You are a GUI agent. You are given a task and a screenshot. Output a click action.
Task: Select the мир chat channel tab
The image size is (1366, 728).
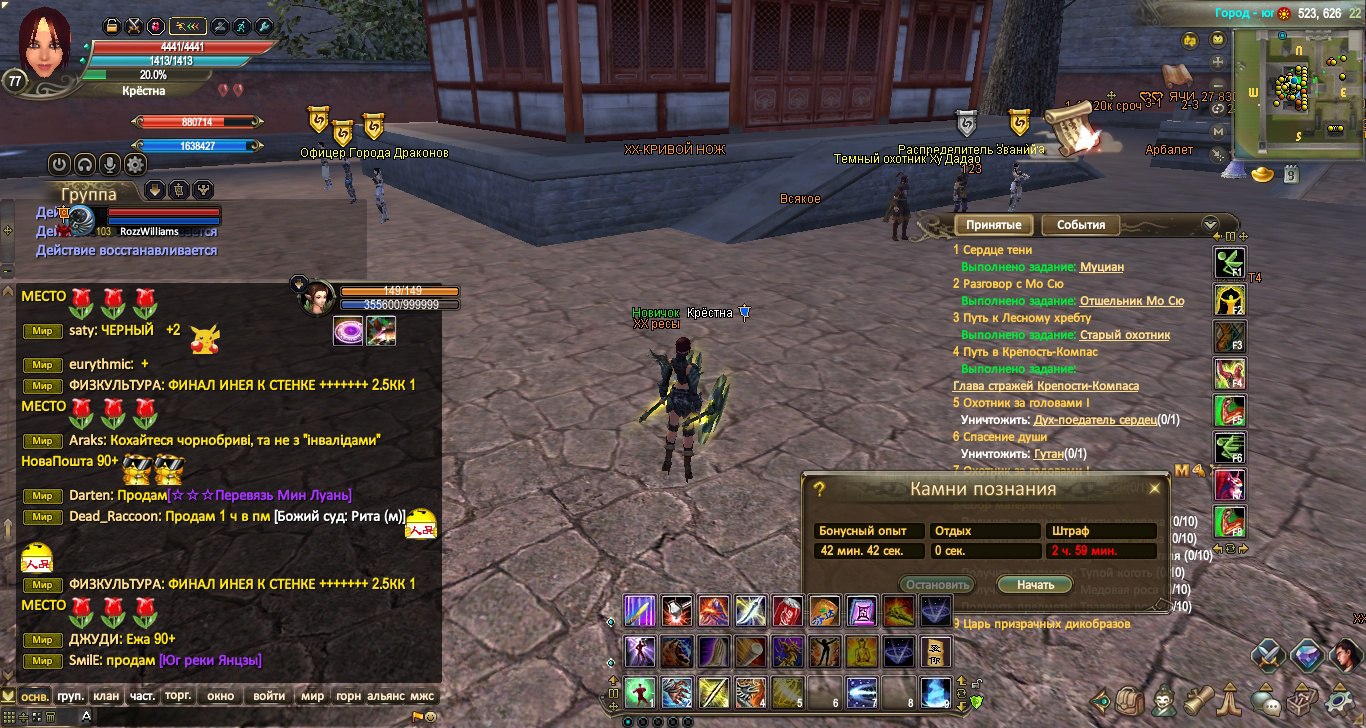[x=313, y=696]
